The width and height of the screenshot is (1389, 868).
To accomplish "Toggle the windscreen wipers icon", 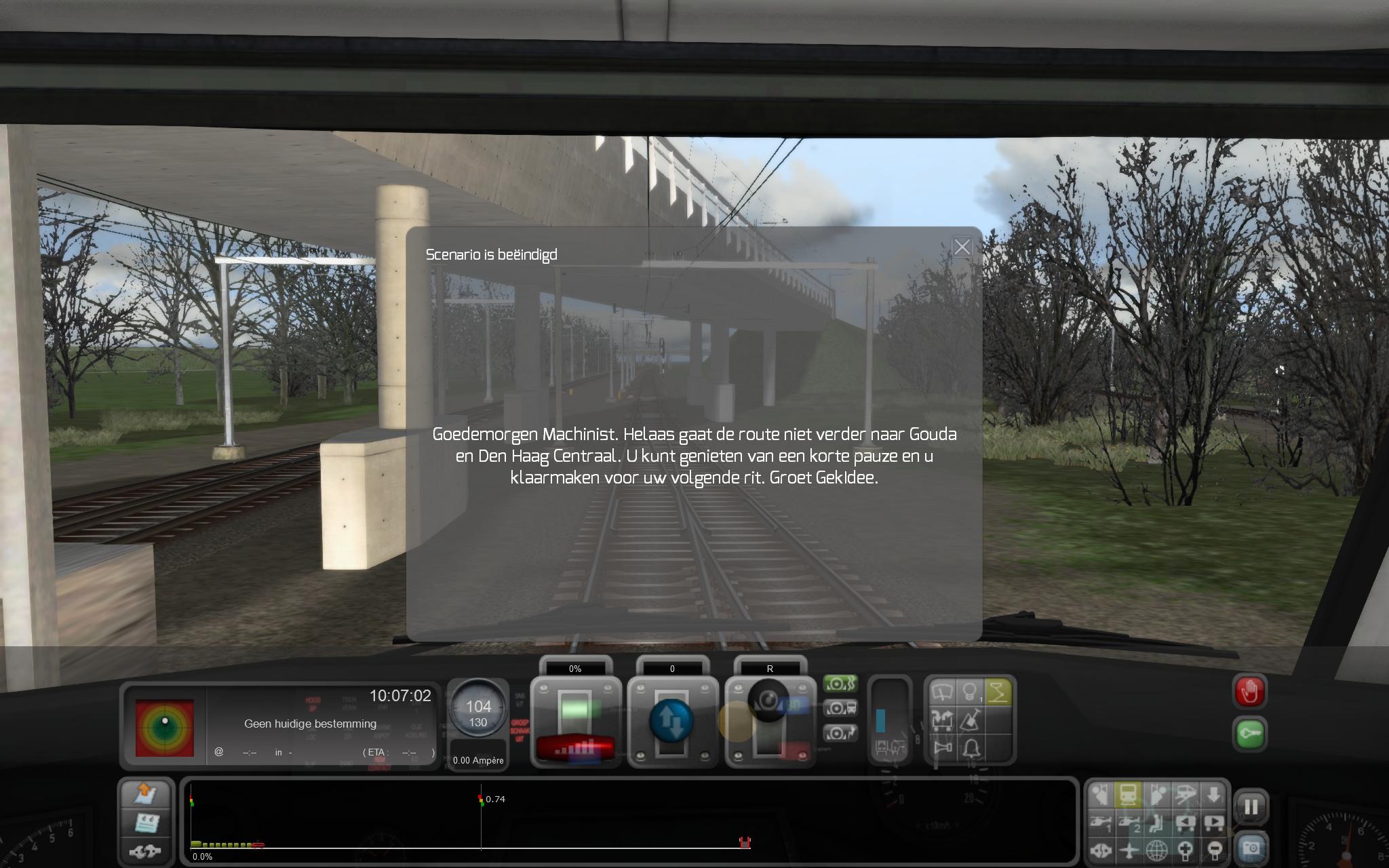I will [943, 692].
